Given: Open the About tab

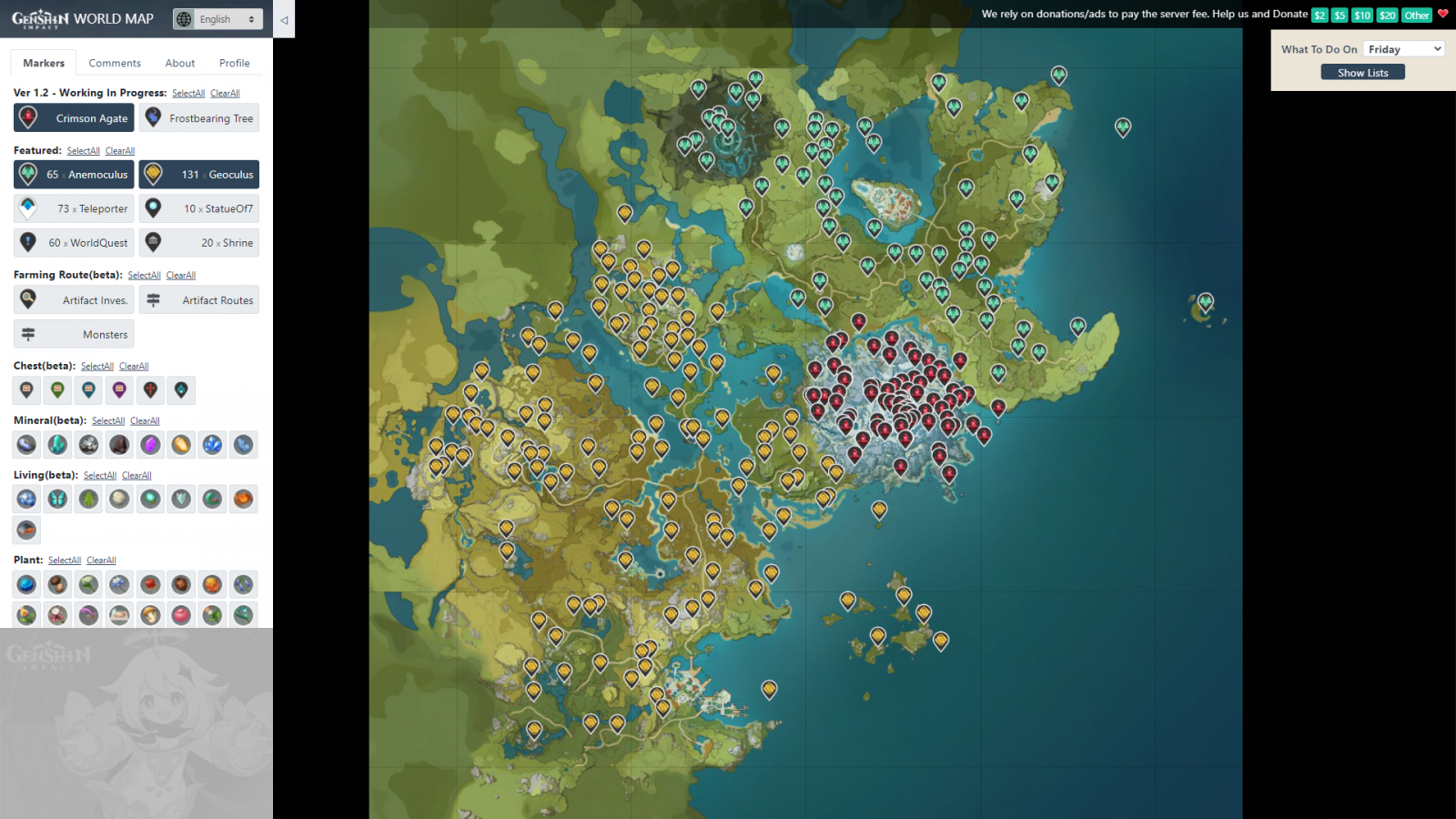Looking at the screenshot, I should pos(180,63).
